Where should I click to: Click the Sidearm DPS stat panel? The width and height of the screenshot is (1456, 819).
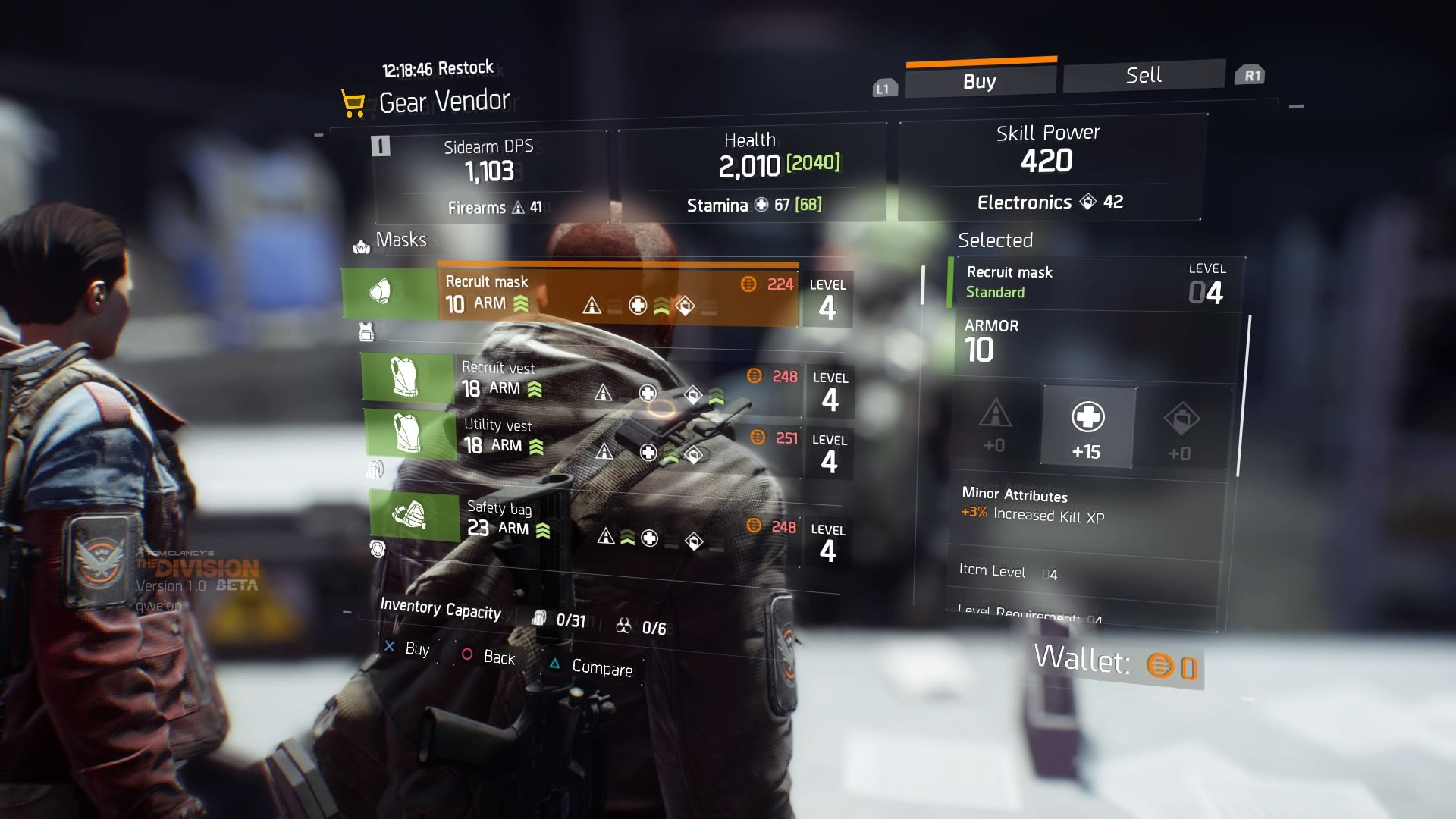pos(490,174)
